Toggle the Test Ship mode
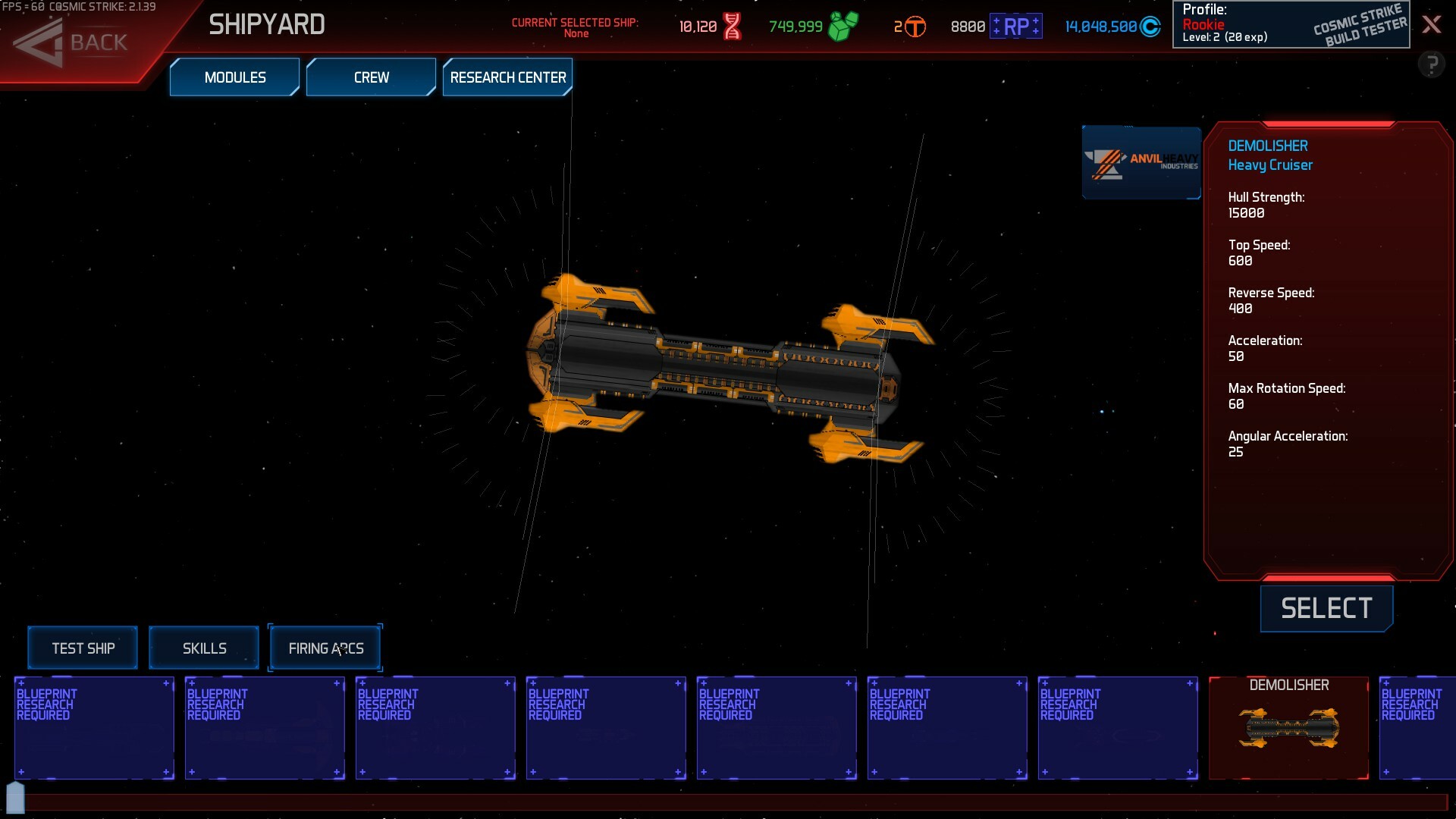 [82, 648]
